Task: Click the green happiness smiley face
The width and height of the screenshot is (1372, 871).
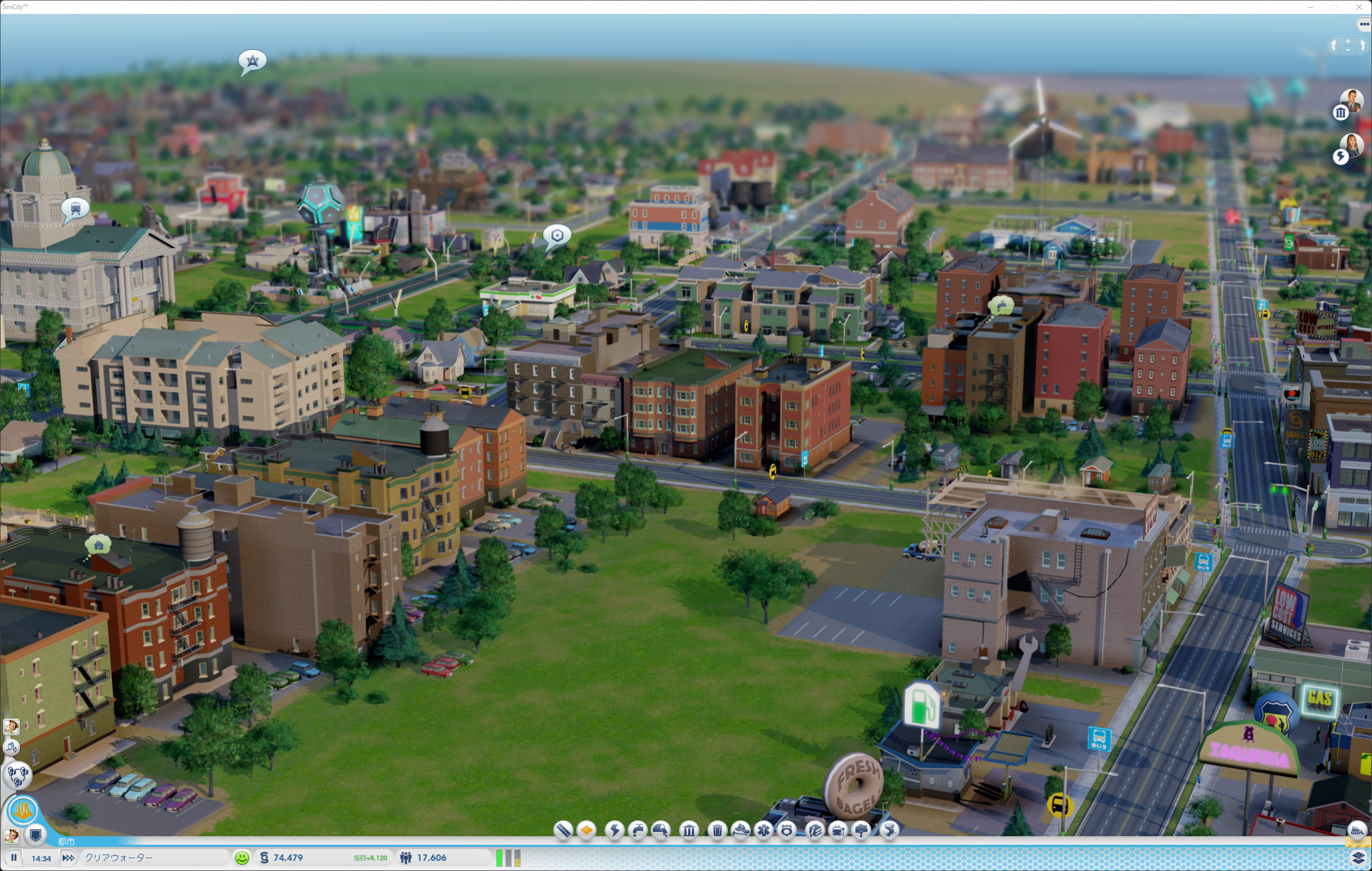Action: click(x=242, y=857)
